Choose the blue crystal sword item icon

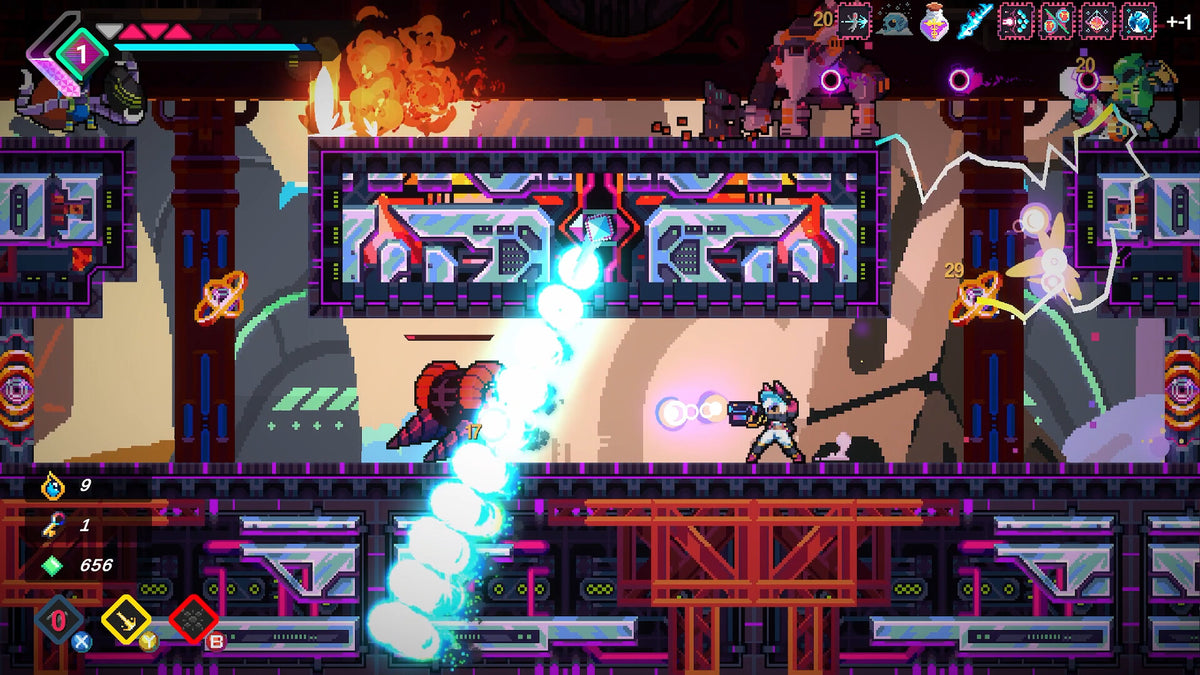click(974, 20)
